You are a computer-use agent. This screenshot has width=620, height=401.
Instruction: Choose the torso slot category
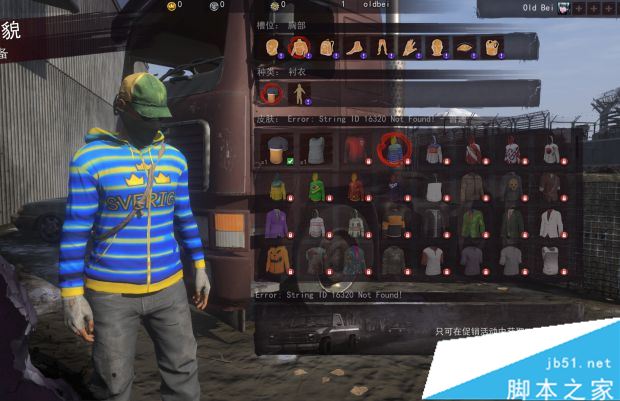298,47
